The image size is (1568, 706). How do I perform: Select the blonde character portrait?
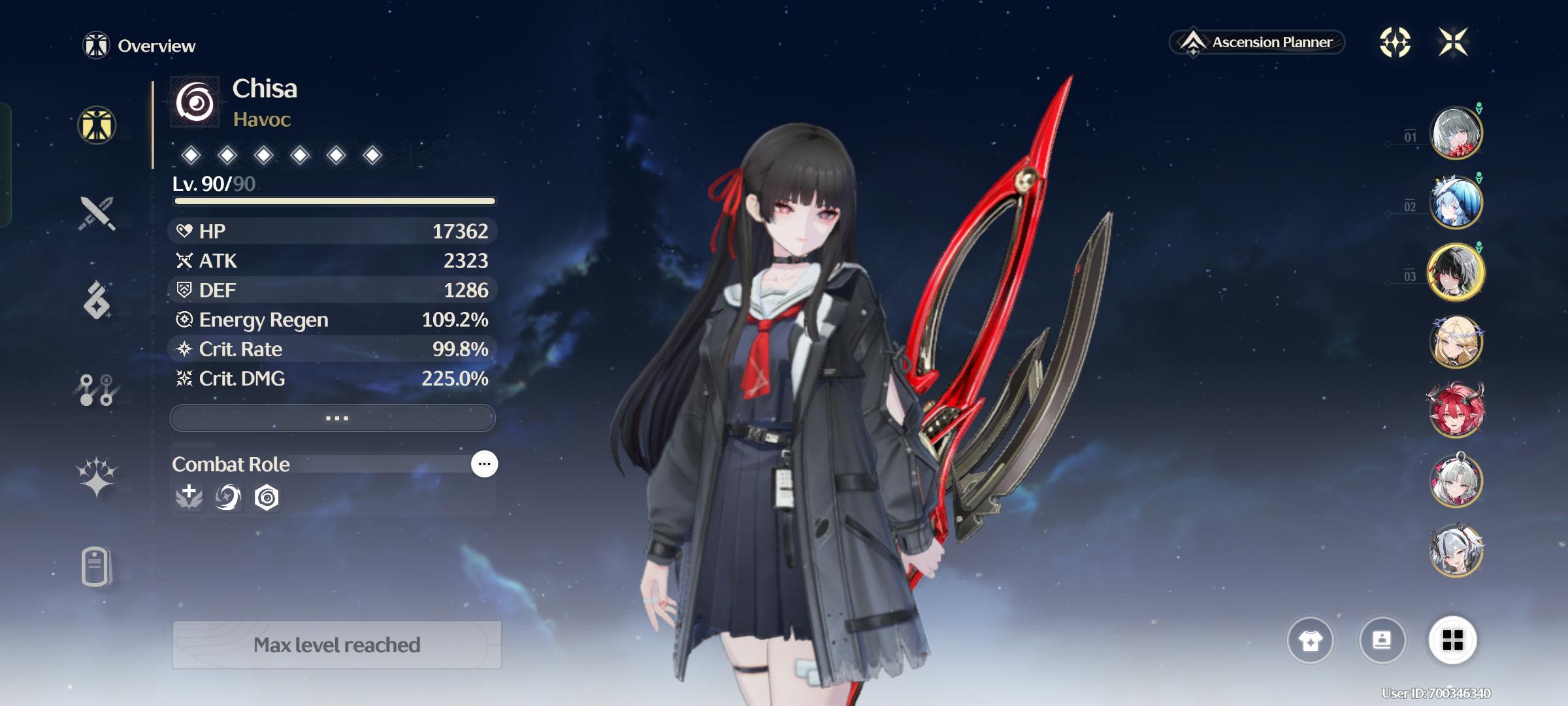click(1456, 342)
